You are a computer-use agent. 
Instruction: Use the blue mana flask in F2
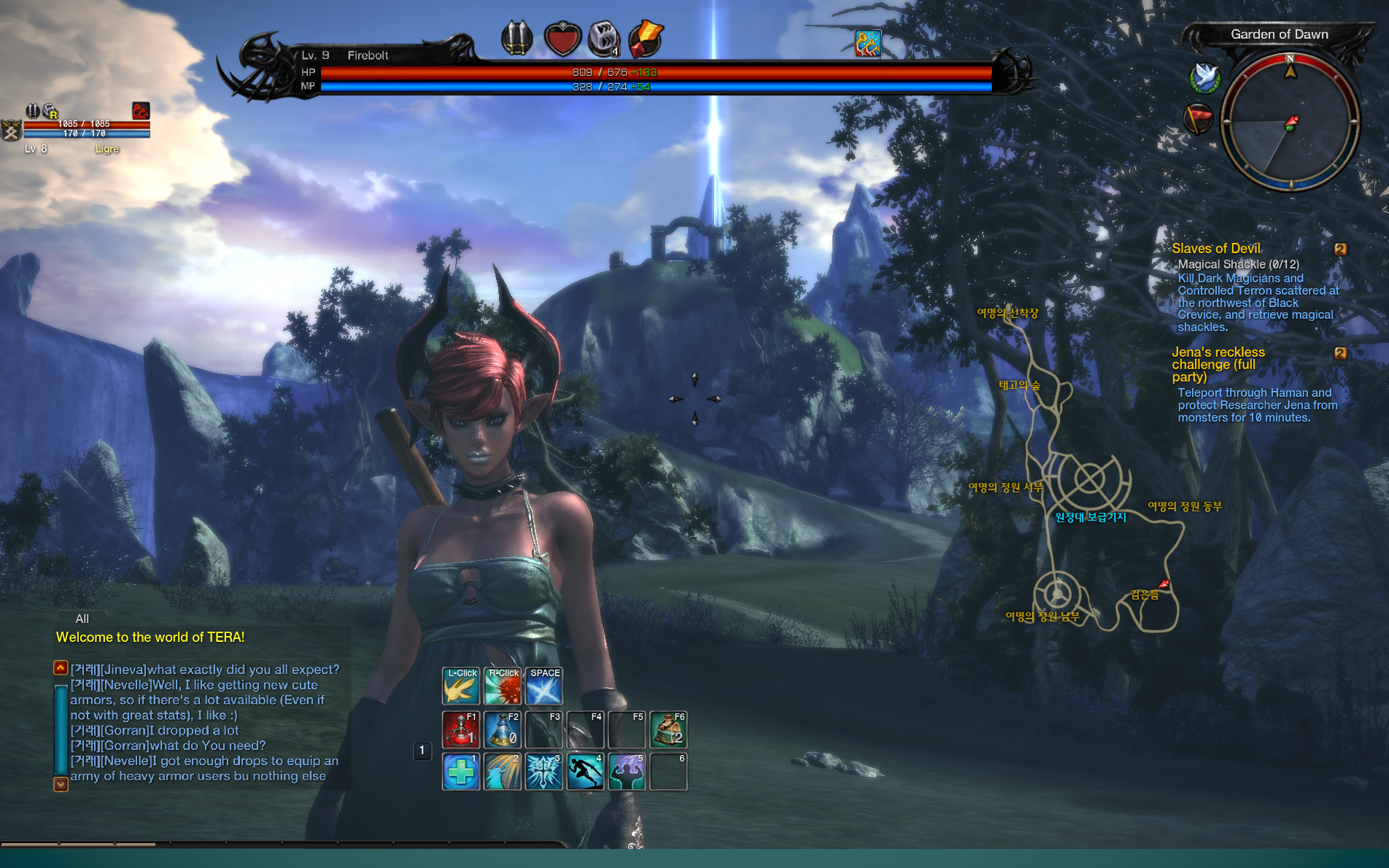(502, 729)
